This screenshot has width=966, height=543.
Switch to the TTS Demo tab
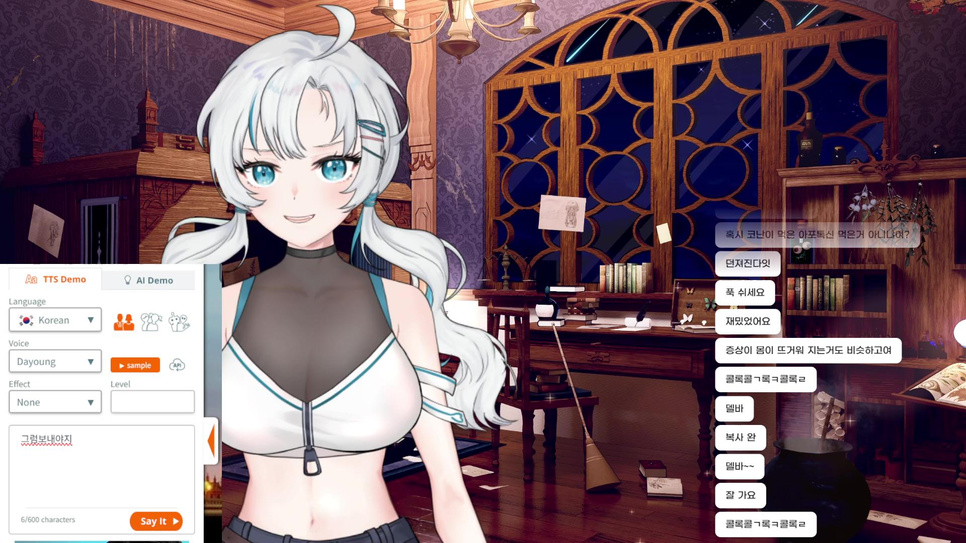(56, 279)
